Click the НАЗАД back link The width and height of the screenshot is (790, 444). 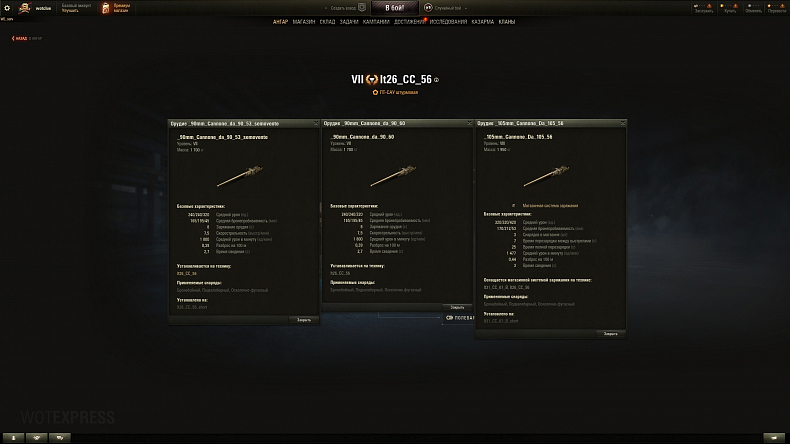pos(20,38)
